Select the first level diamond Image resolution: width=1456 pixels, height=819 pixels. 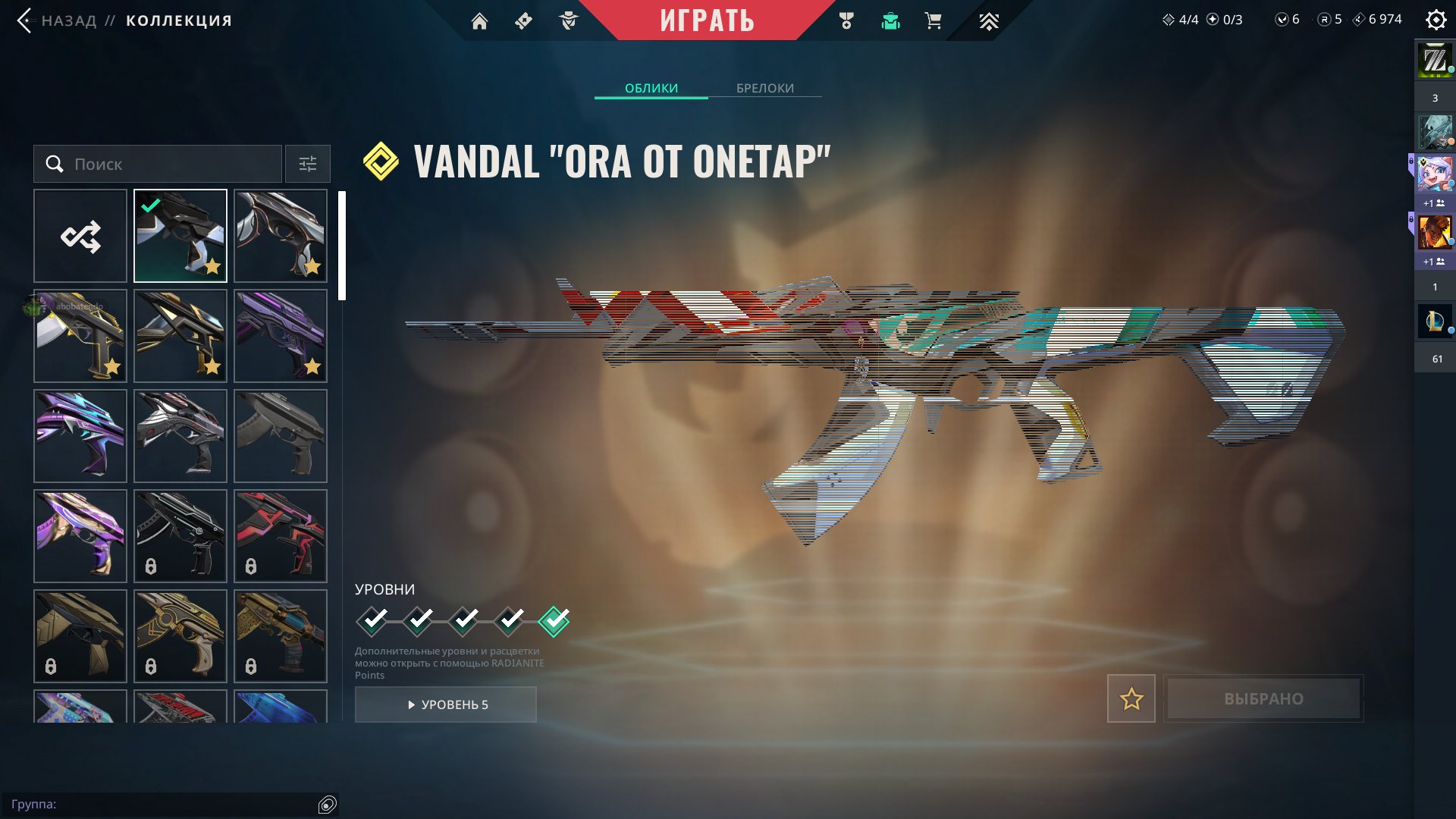372,621
